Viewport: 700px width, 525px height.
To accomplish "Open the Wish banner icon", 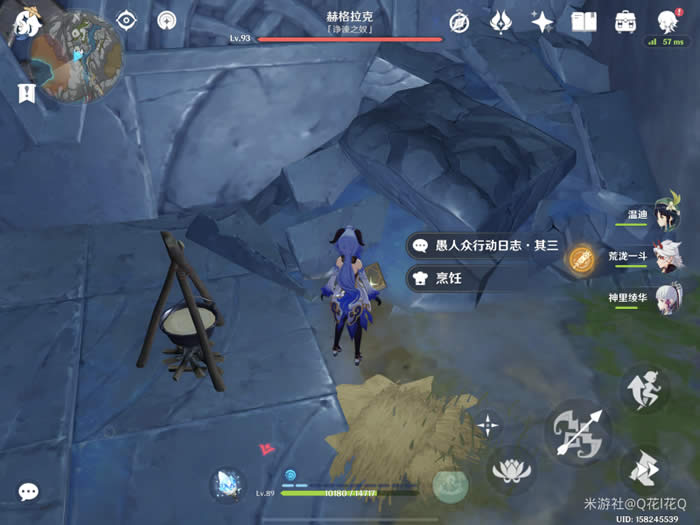I will click(x=501, y=22).
